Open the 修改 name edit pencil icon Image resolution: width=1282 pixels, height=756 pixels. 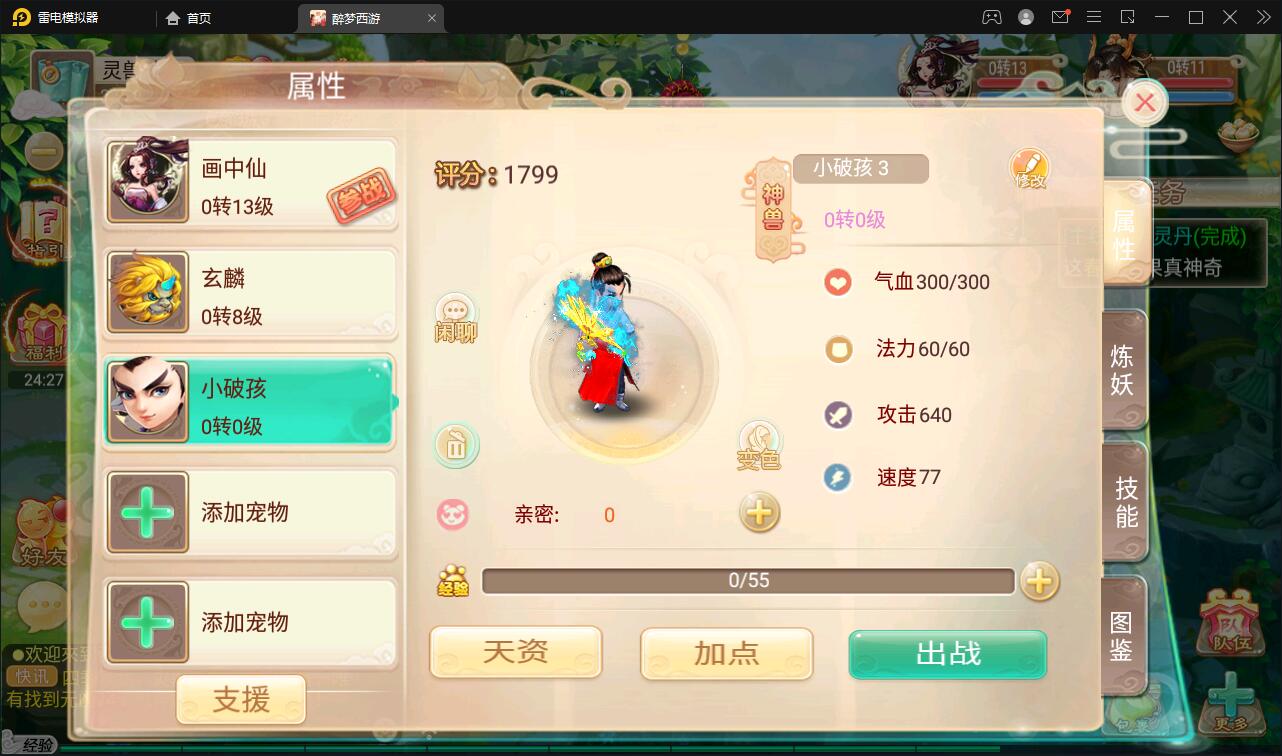[1030, 168]
